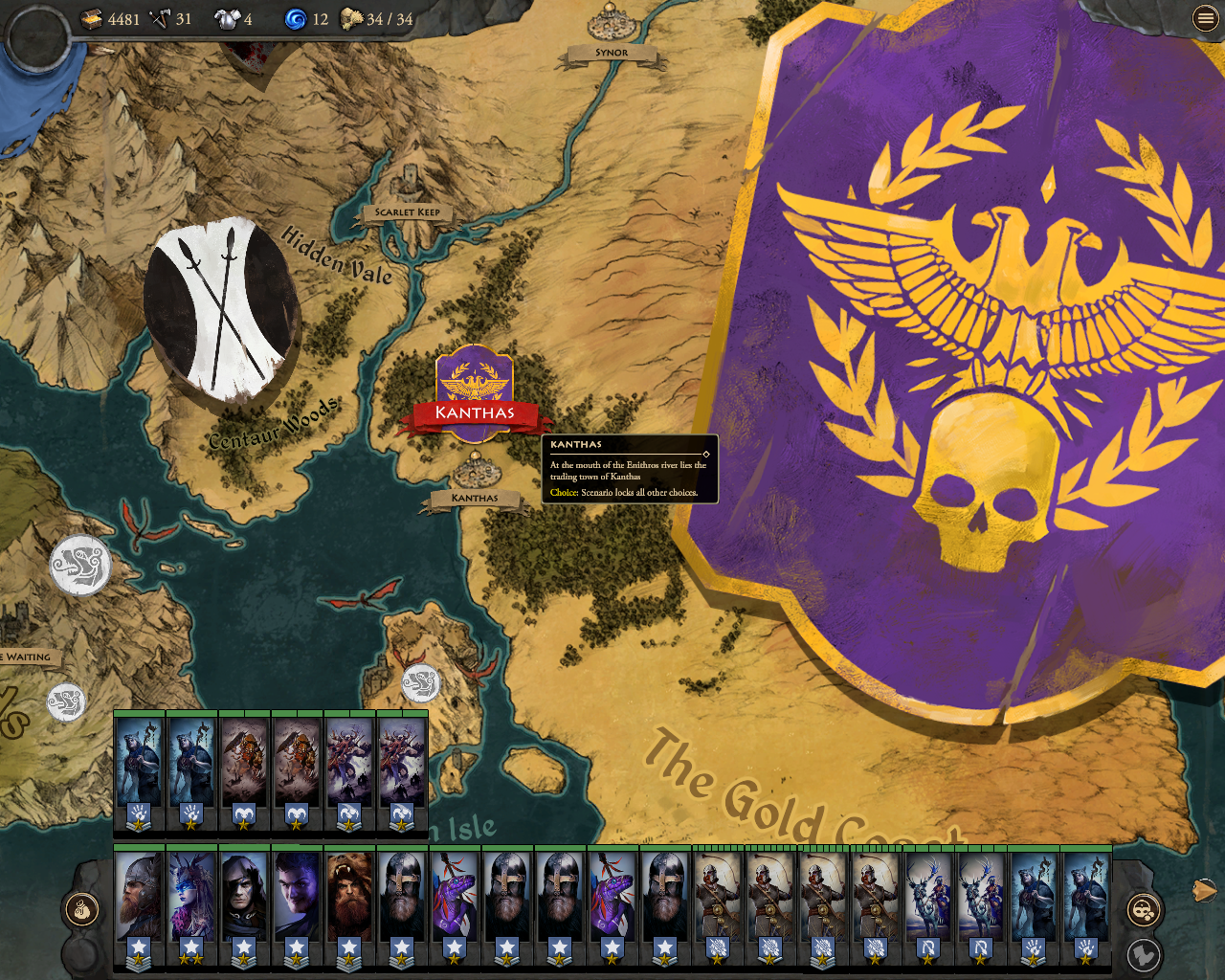Select the loot bag icon beside army roster
Image resolution: width=1225 pixels, height=980 pixels.
(82, 911)
